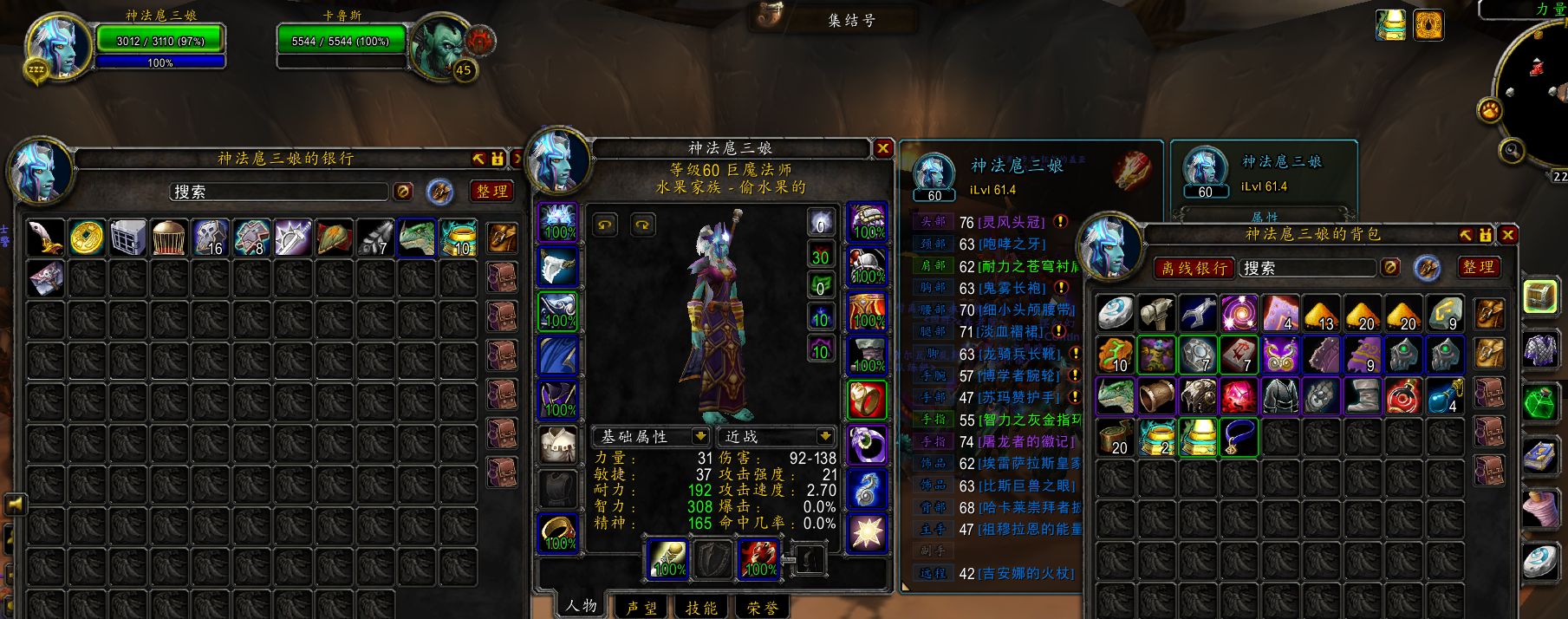Select the blue necklace in backpack
The image size is (1568, 619).
click(x=1239, y=438)
